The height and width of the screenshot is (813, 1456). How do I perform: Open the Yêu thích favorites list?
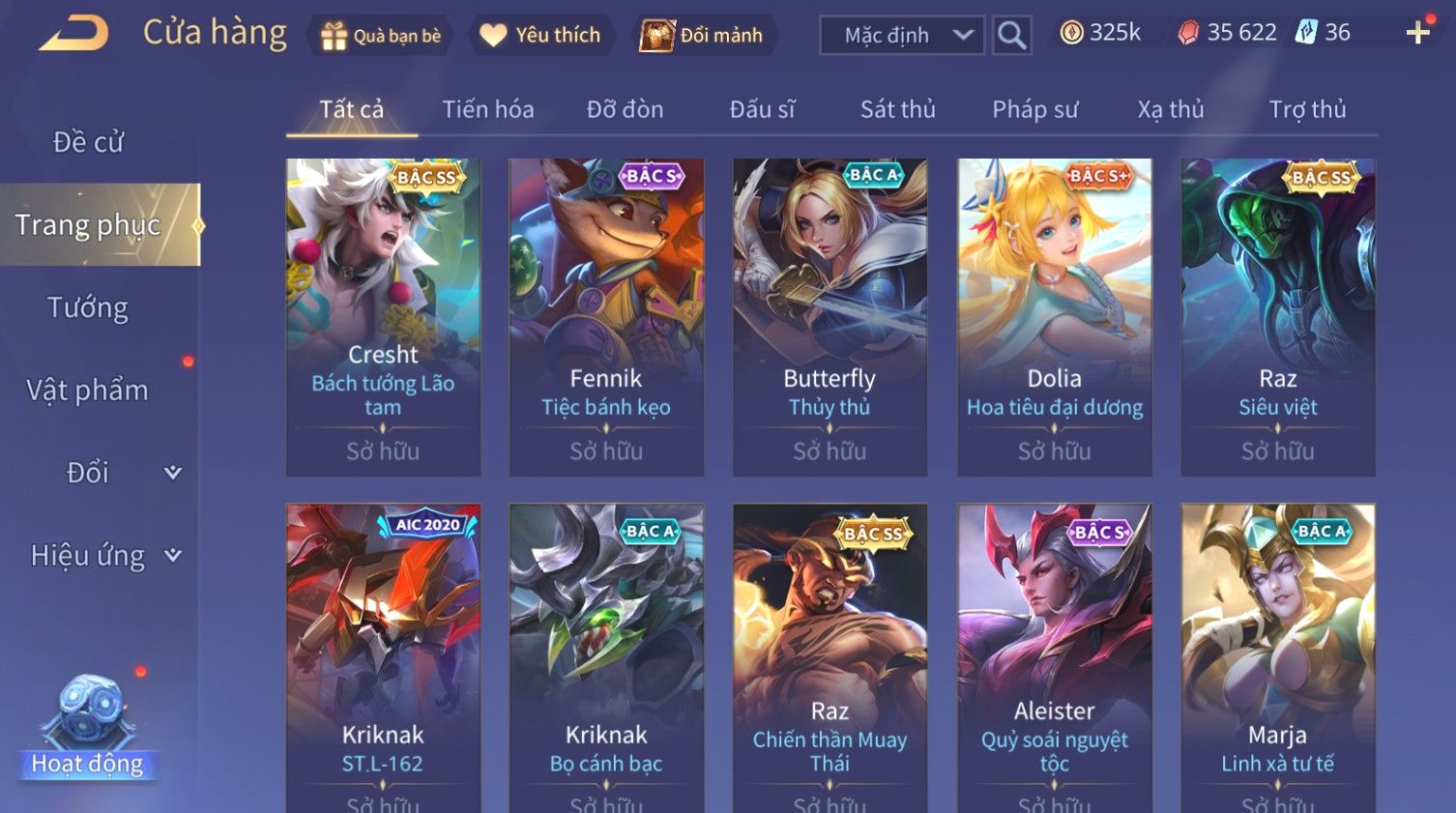pyautogui.click(x=541, y=36)
